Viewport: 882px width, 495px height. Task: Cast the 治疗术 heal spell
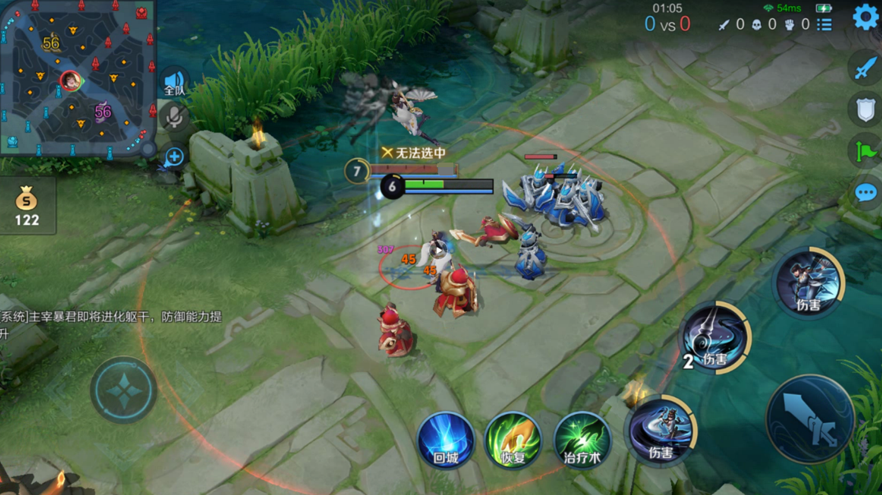[582, 439]
